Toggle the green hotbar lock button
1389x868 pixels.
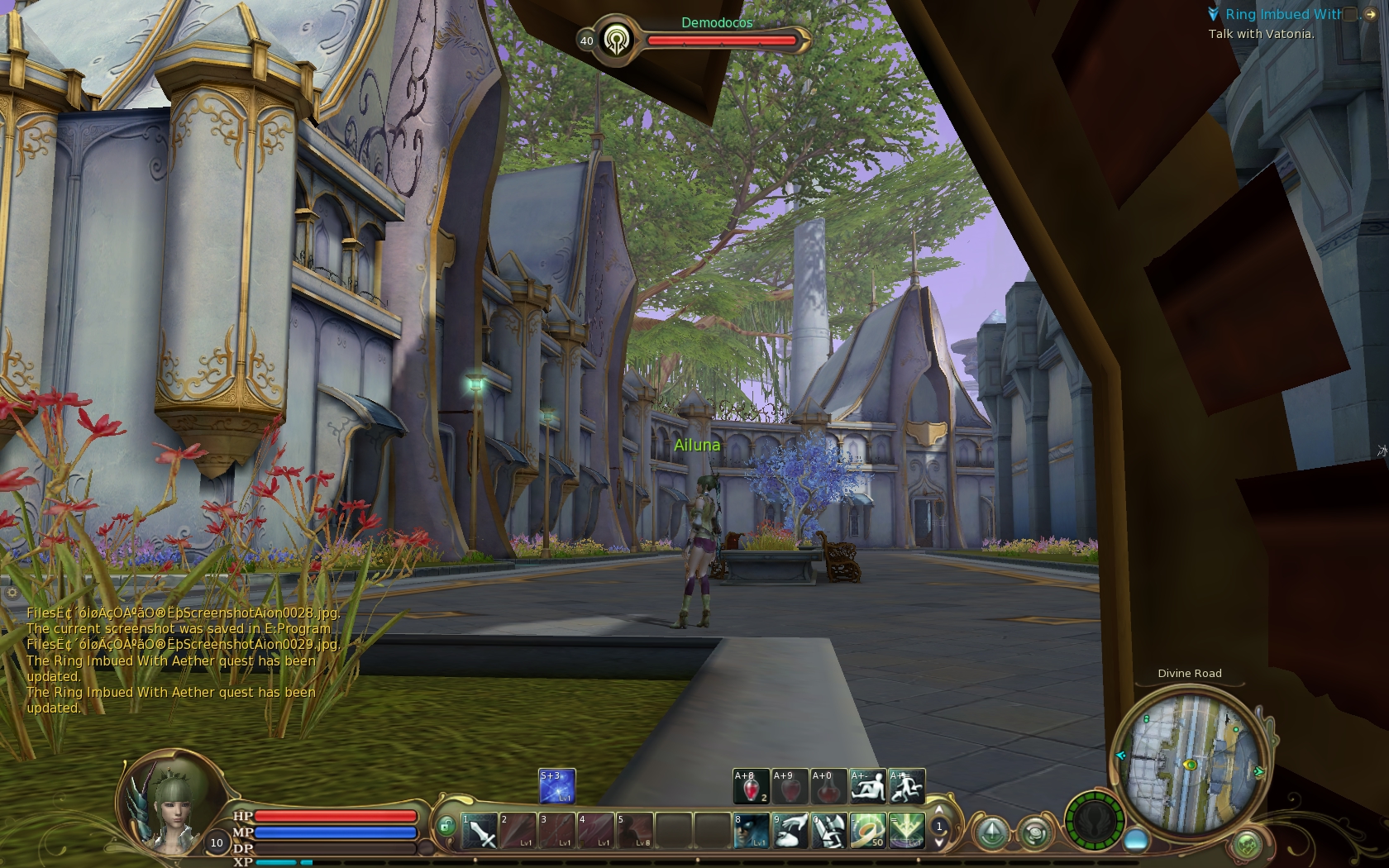[x=446, y=825]
